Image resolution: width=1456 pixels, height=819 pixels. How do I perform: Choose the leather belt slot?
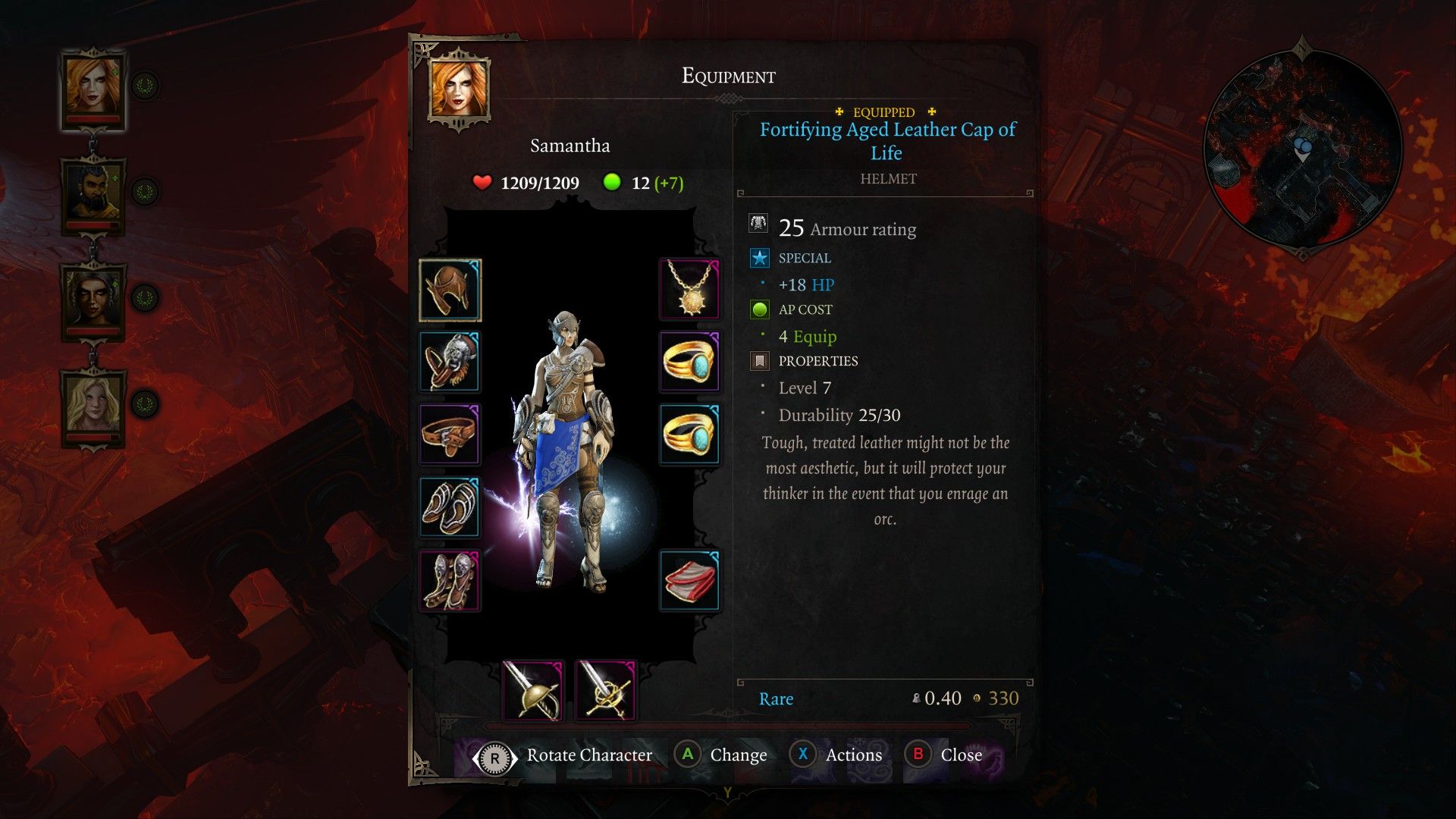450,435
